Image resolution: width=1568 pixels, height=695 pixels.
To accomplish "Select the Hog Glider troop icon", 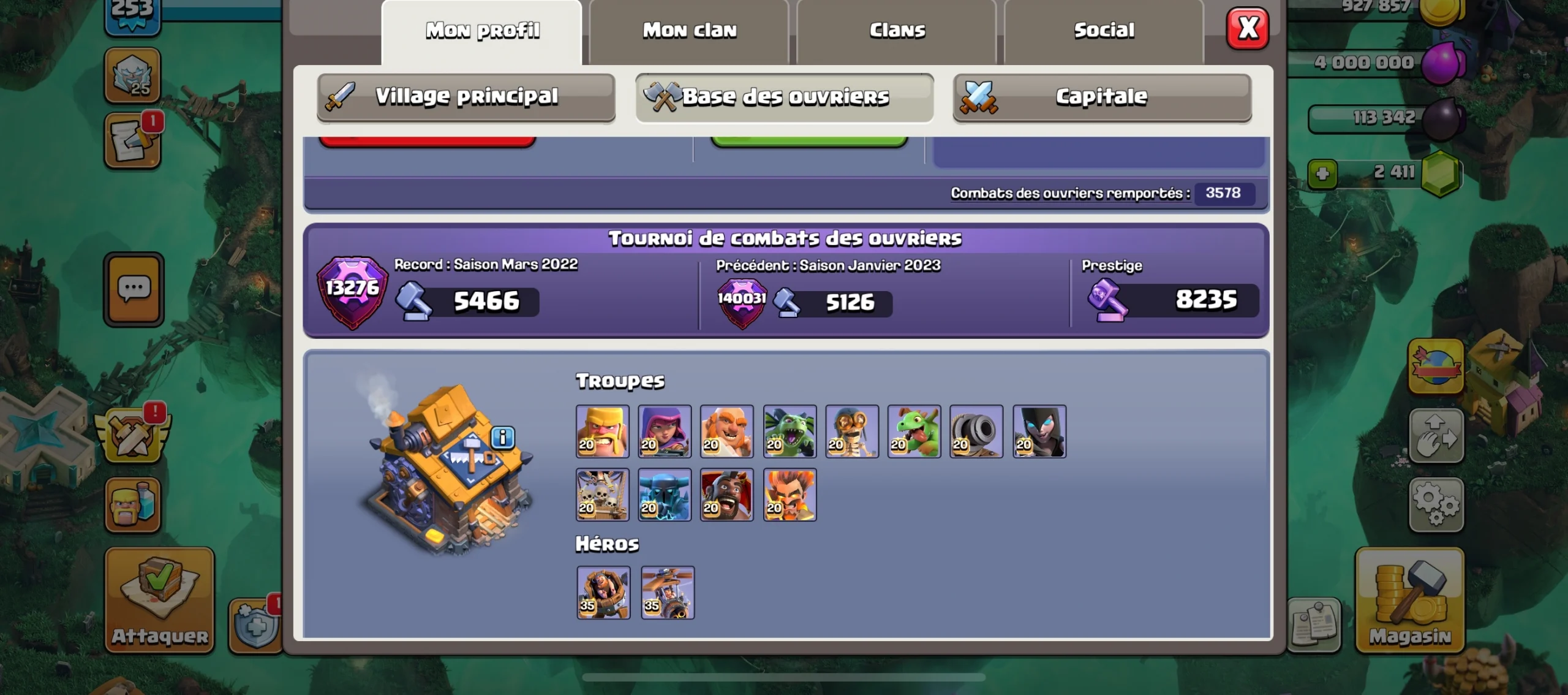I will (728, 495).
